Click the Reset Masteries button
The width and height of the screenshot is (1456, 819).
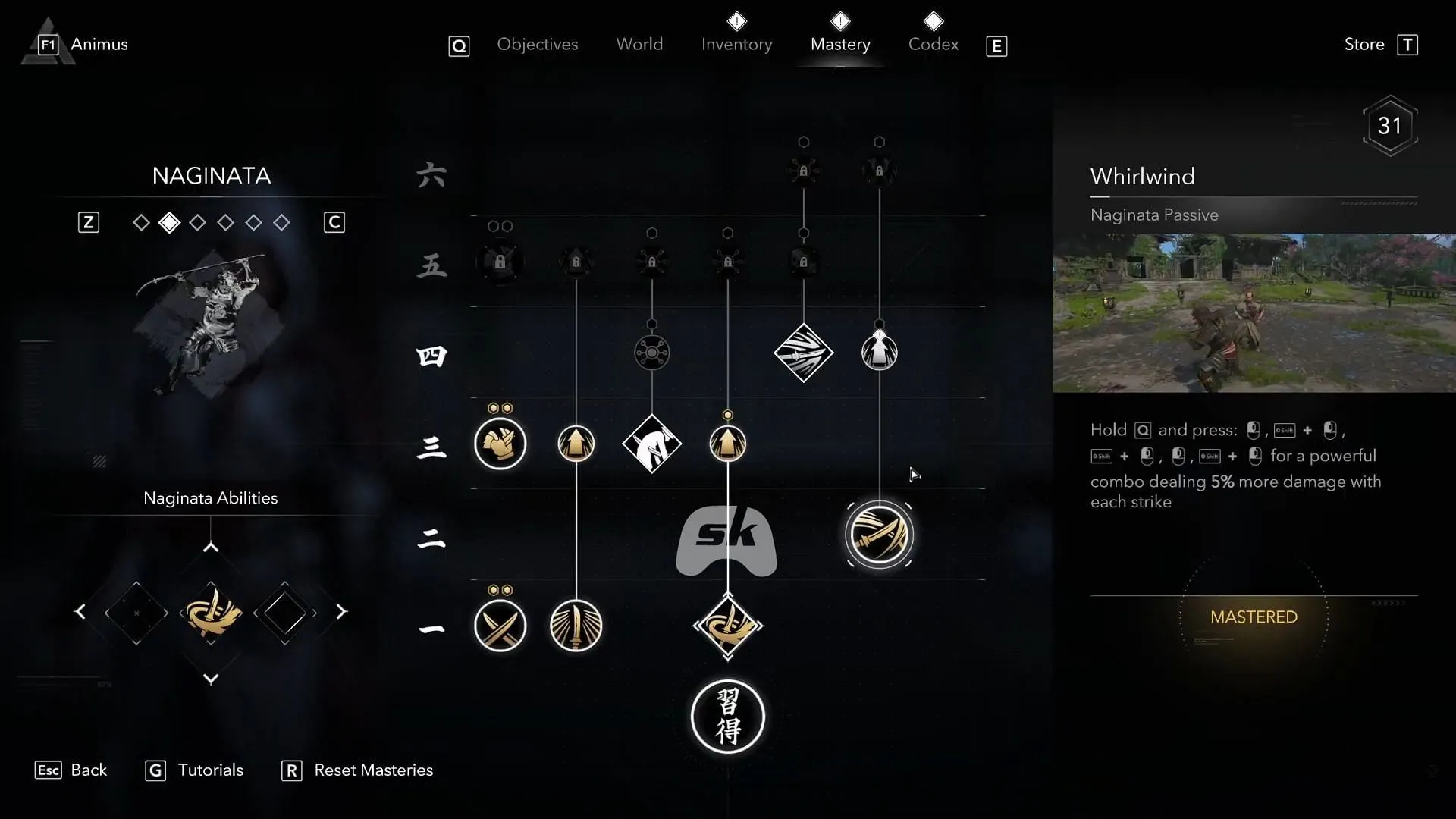click(x=374, y=770)
